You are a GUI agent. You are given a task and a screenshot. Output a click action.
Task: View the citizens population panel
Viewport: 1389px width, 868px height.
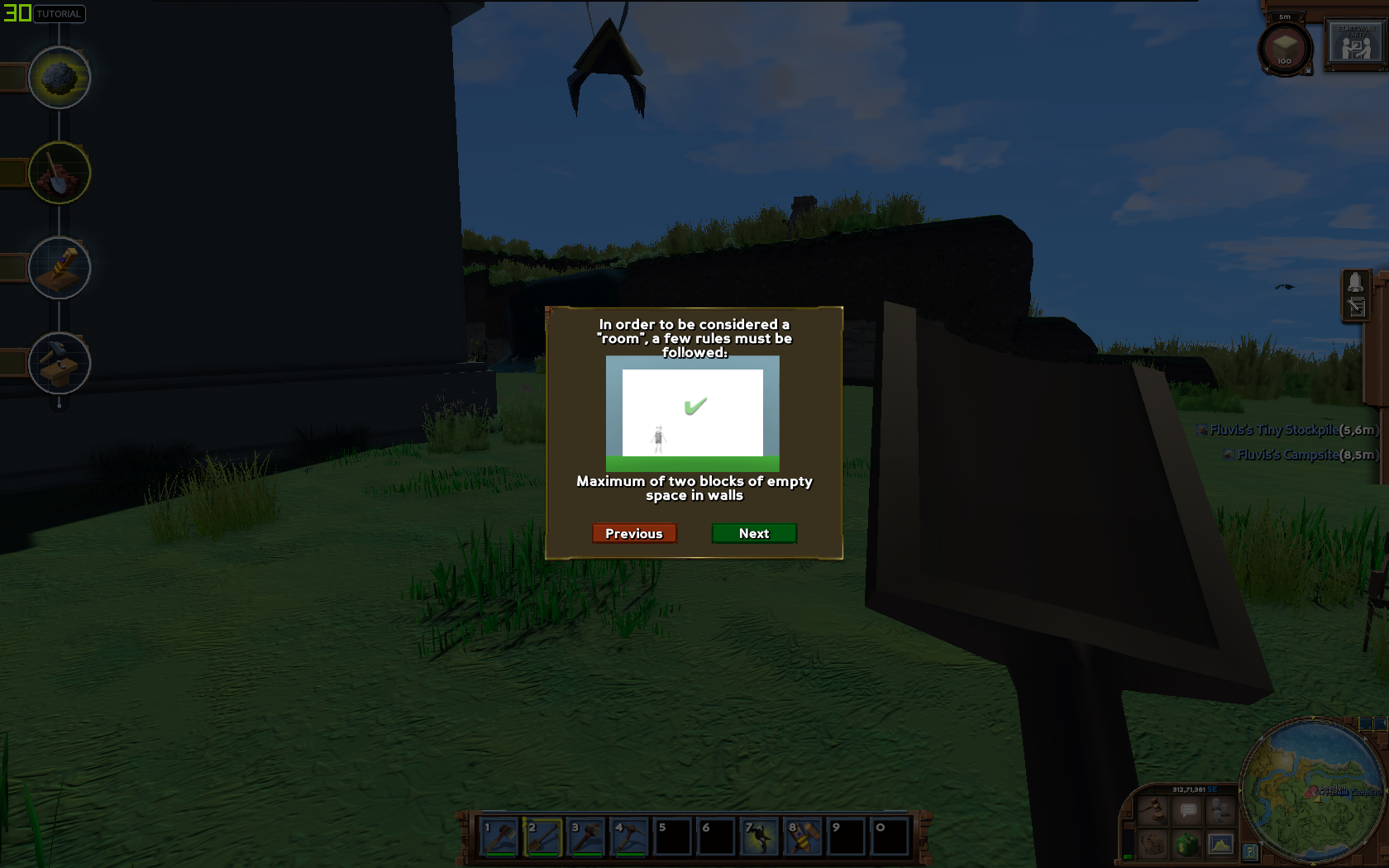click(1220, 809)
